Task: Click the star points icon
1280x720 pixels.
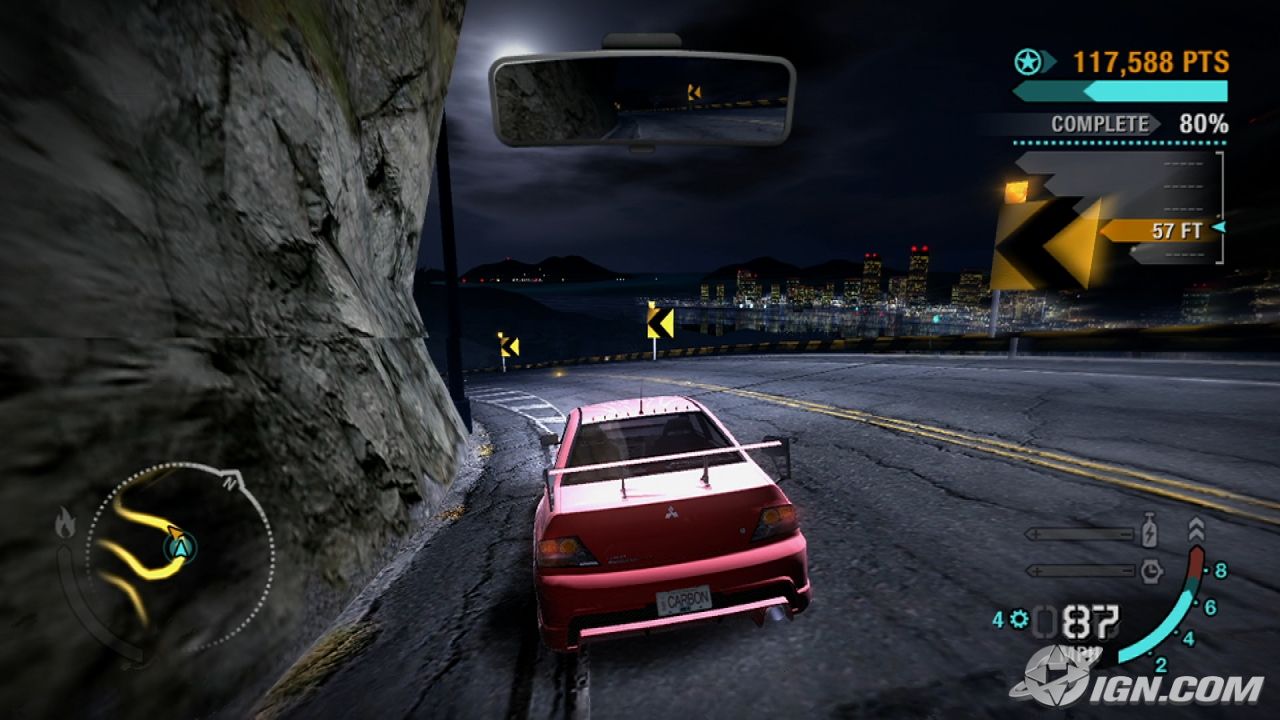Action: pos(1027,62)
